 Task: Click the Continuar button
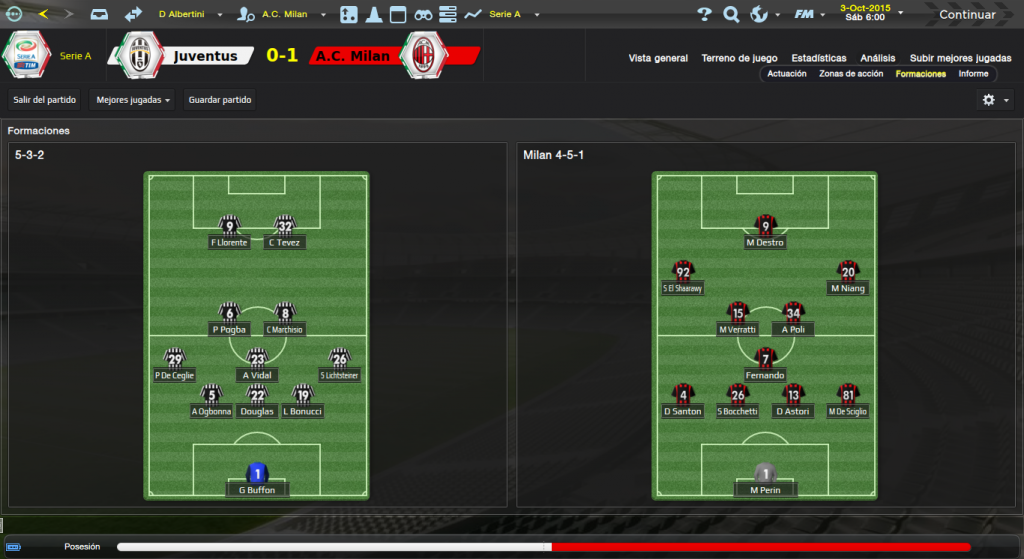point(966,14)
